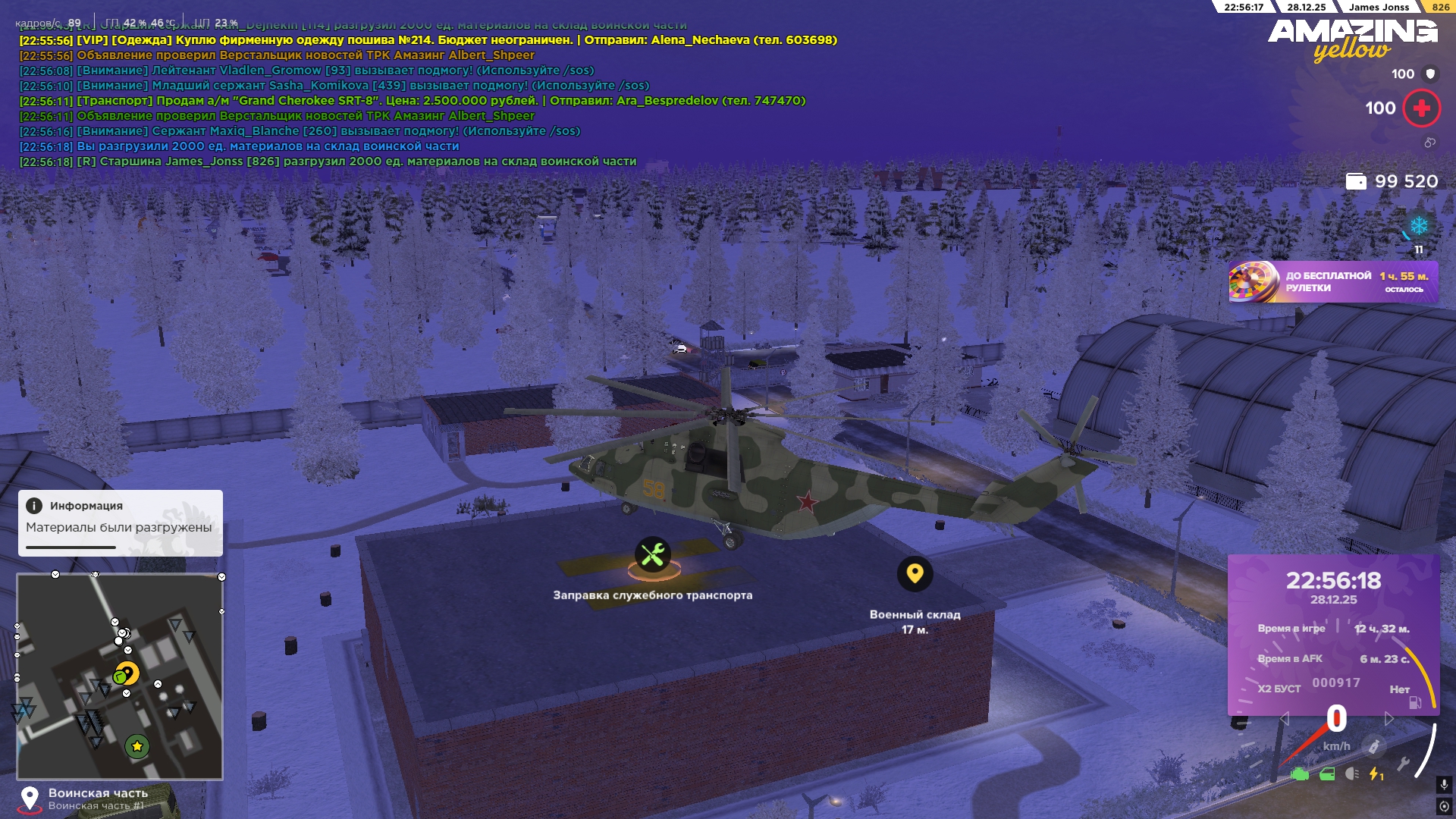Screen dimensions: 1456x819
Task: Click the green car door indicator
Action: [1327, 774]
